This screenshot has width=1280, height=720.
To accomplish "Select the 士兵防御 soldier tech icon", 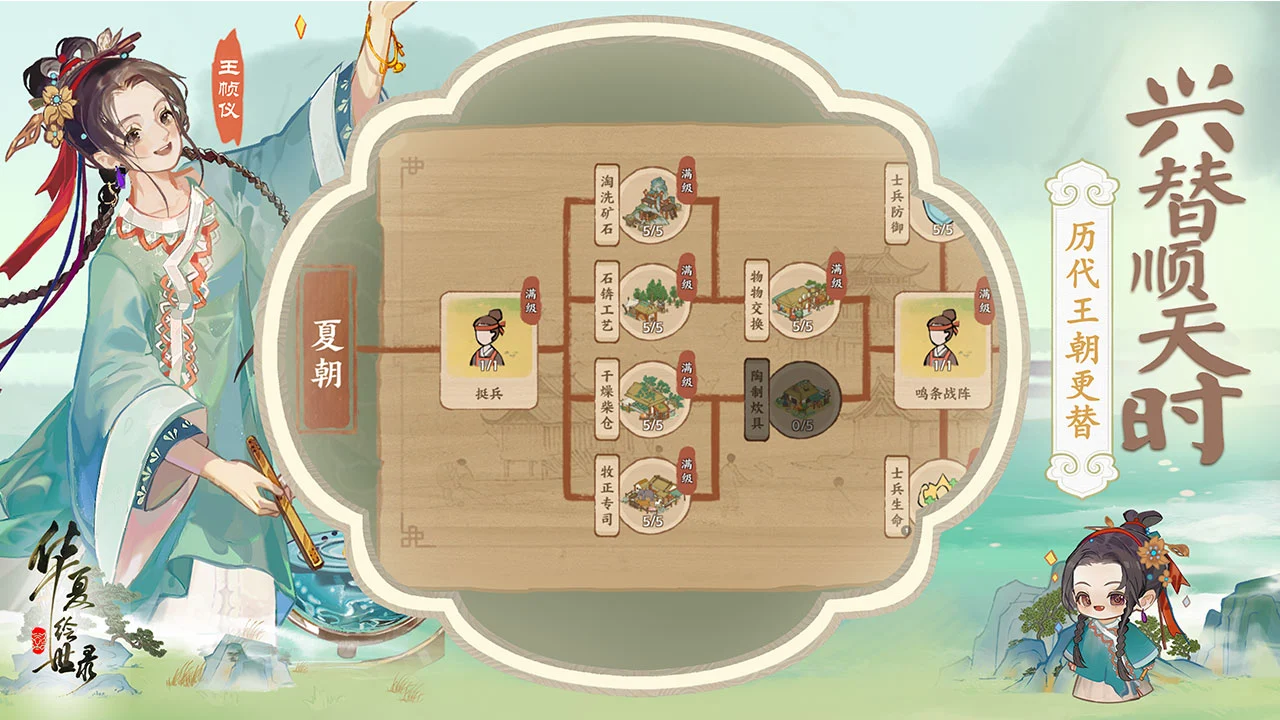I will pos(938,215).
